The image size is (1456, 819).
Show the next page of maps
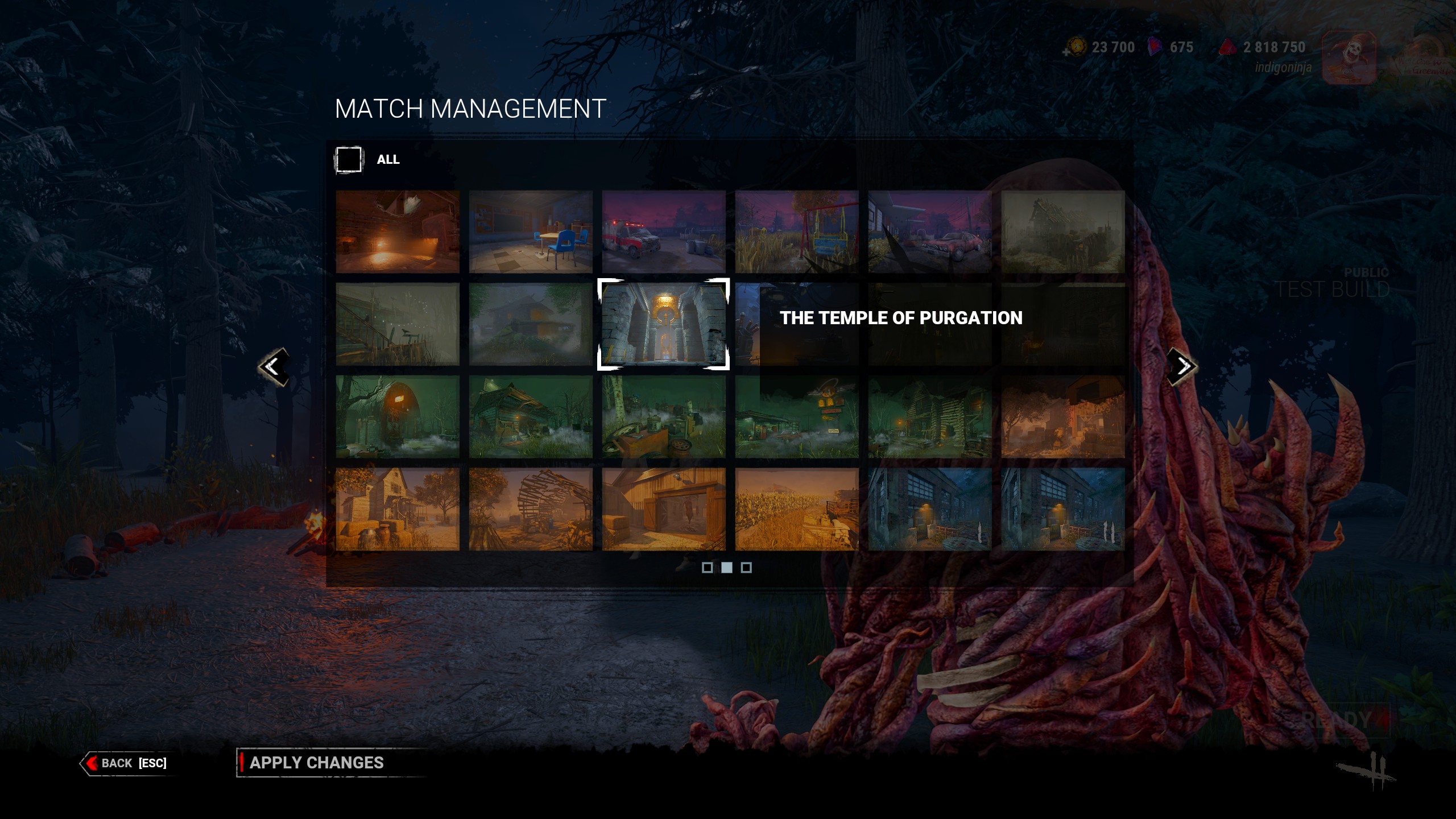1183,367
